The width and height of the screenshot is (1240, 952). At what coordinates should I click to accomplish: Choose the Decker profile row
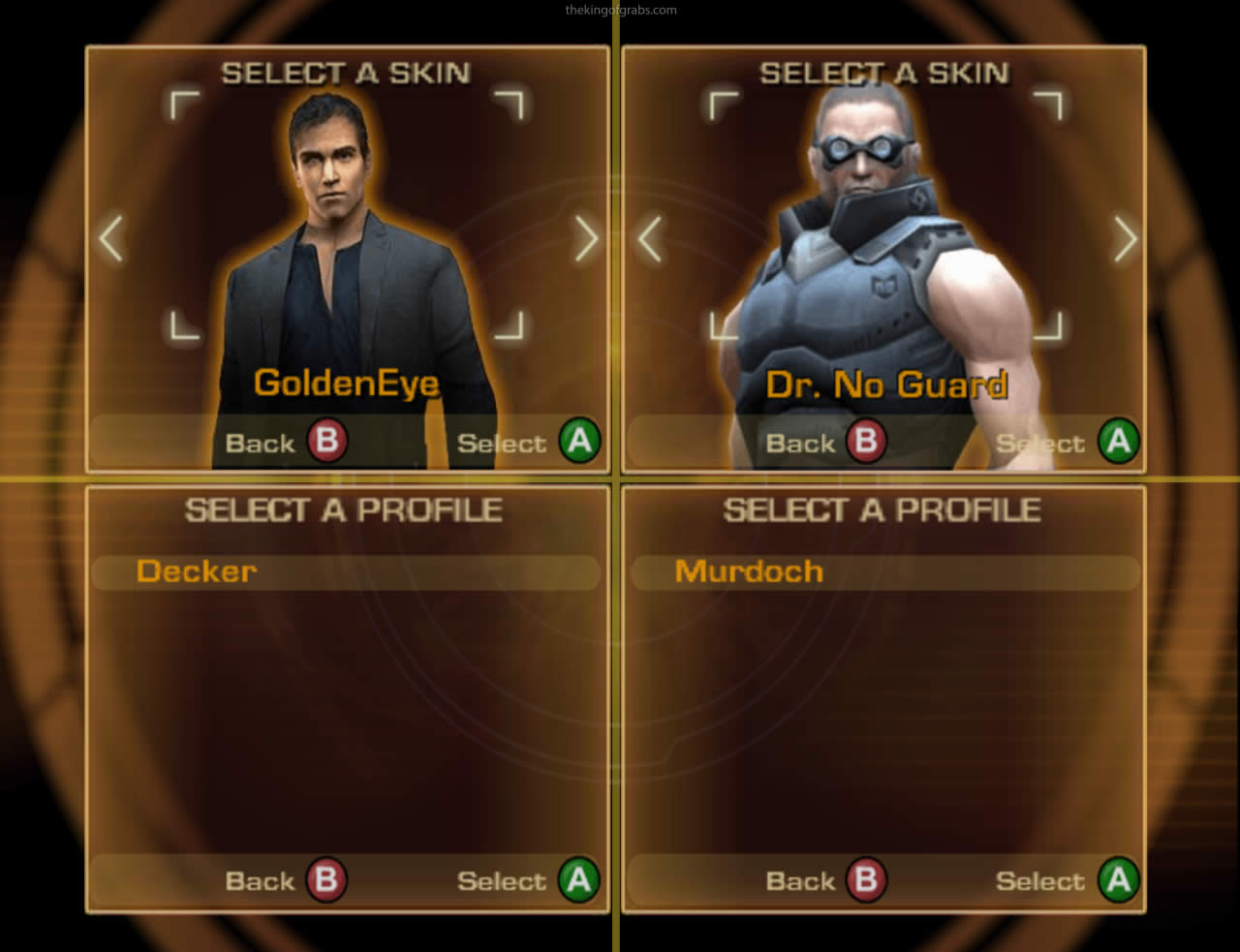tap(345, 571)
